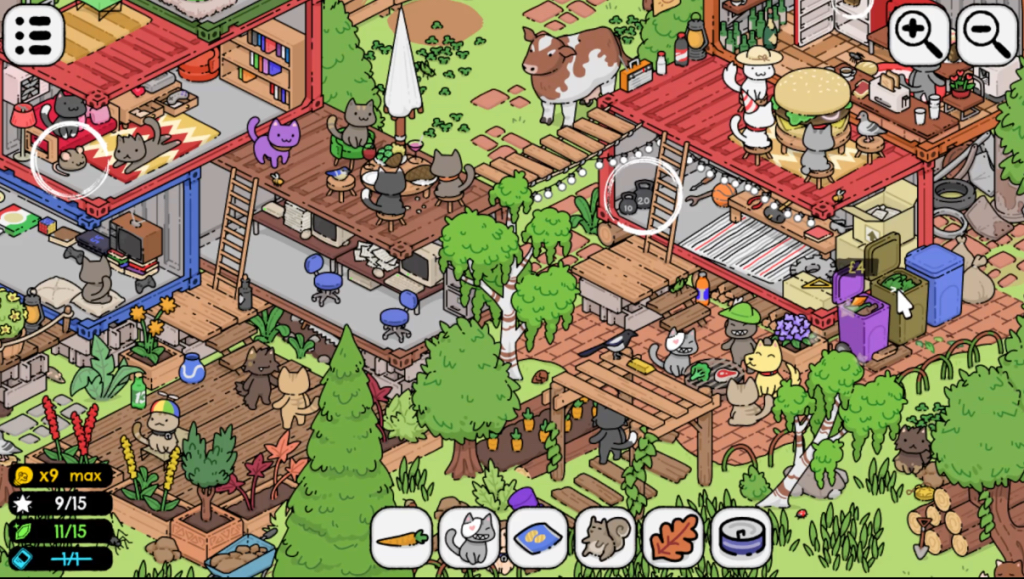This screenshot has height=579, width=1024.
Task: Zoom out with the magnifier minus button
Action: pos(985,34)
